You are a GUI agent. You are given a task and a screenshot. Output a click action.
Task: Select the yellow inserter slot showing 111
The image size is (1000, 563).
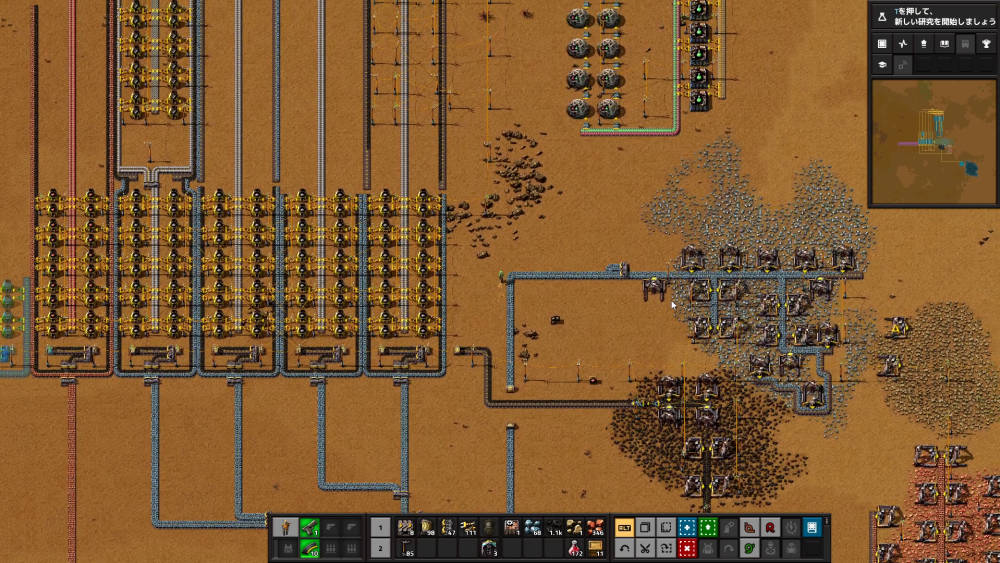469,527
